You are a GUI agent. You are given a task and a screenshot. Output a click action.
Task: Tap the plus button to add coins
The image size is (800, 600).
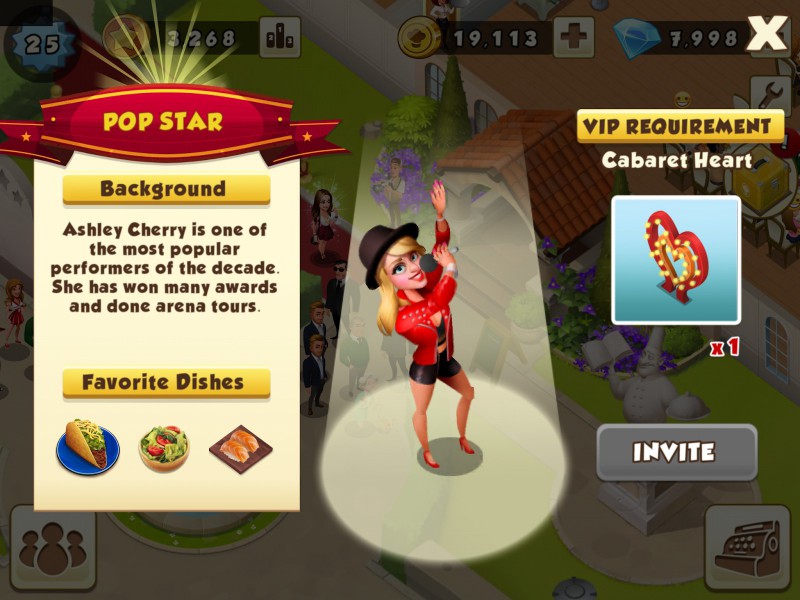click(x=573, y=39)
